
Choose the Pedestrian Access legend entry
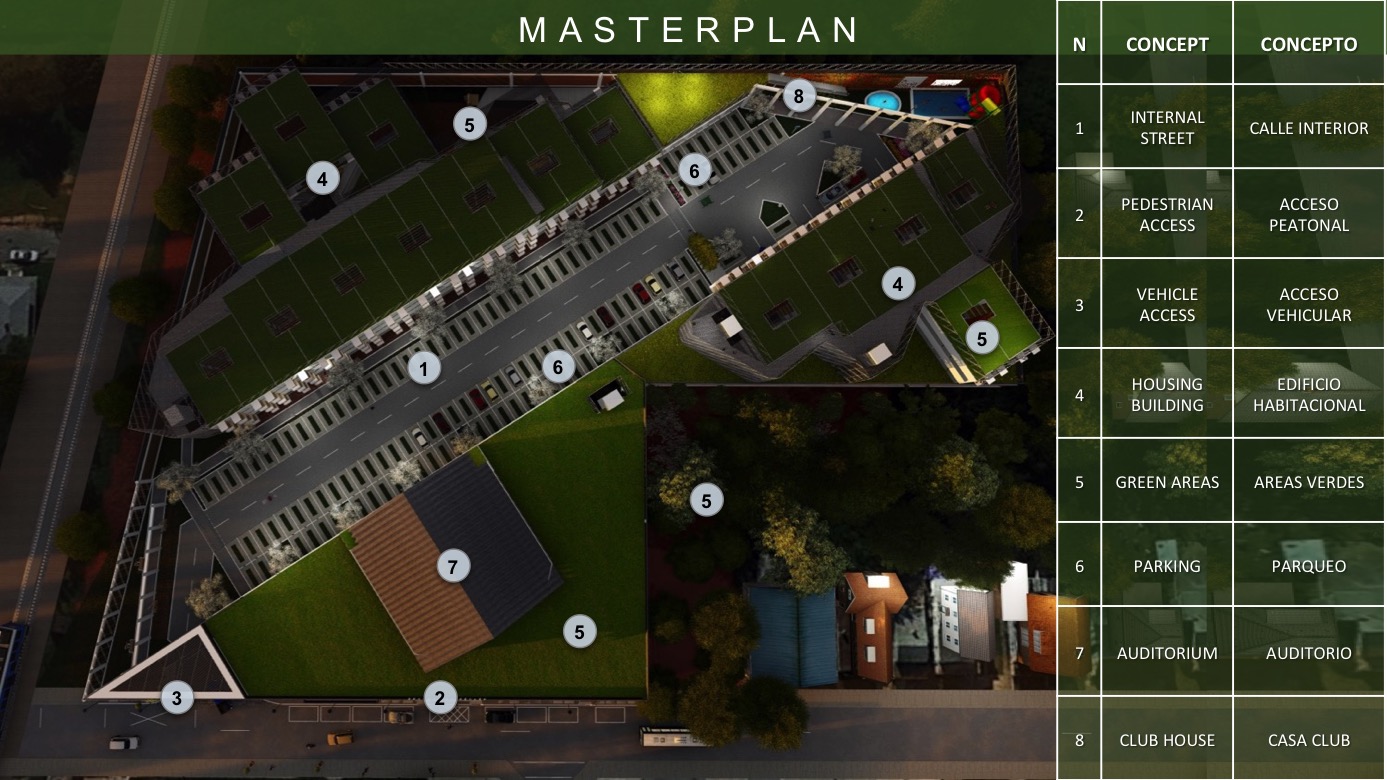pyautogui.click(x=1167, y=215)
